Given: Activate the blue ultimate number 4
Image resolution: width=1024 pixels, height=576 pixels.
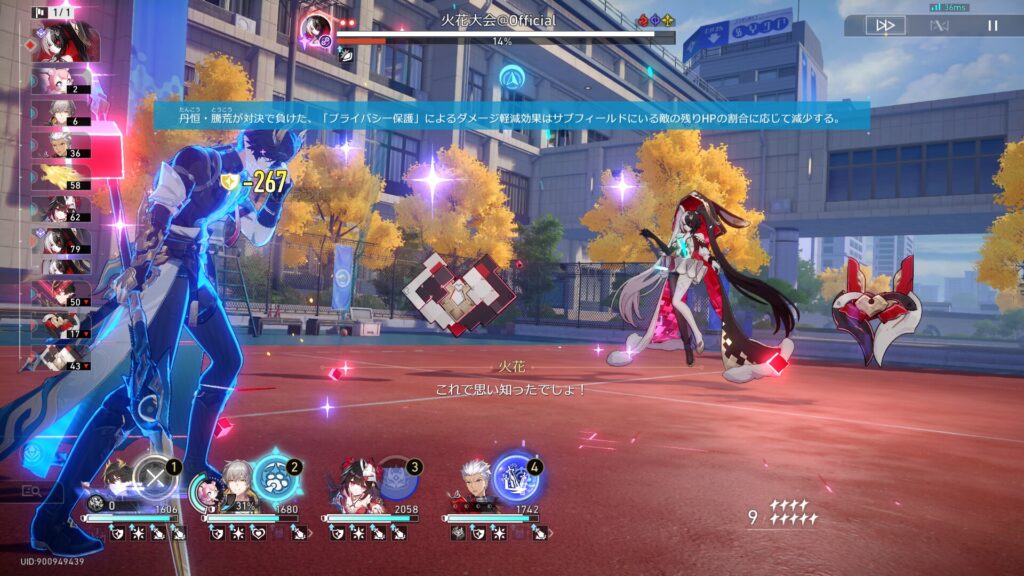Looking at the screenshot, I should tap(514, 478).
